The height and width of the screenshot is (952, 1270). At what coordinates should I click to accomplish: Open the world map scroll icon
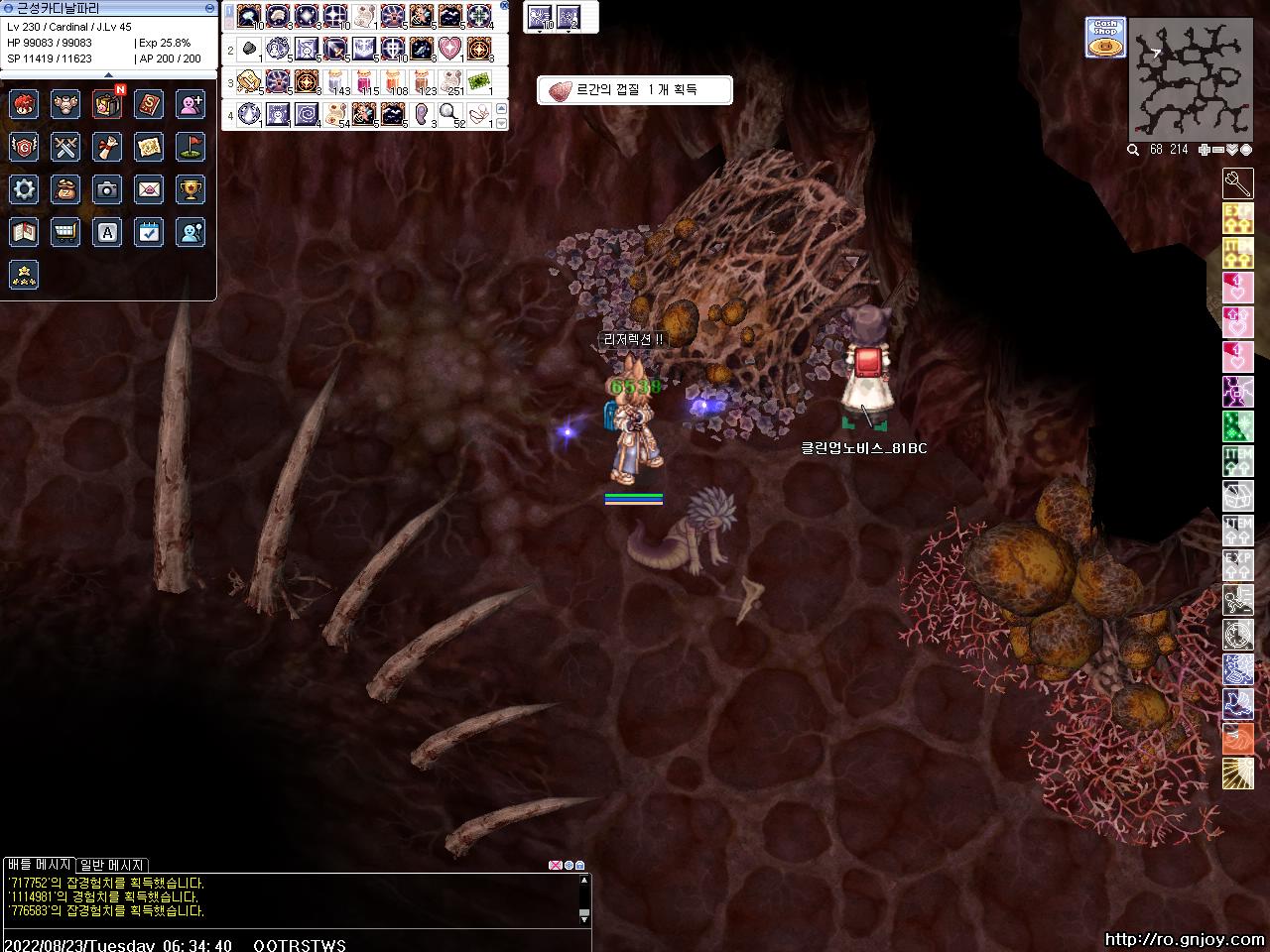pos(149,147)
